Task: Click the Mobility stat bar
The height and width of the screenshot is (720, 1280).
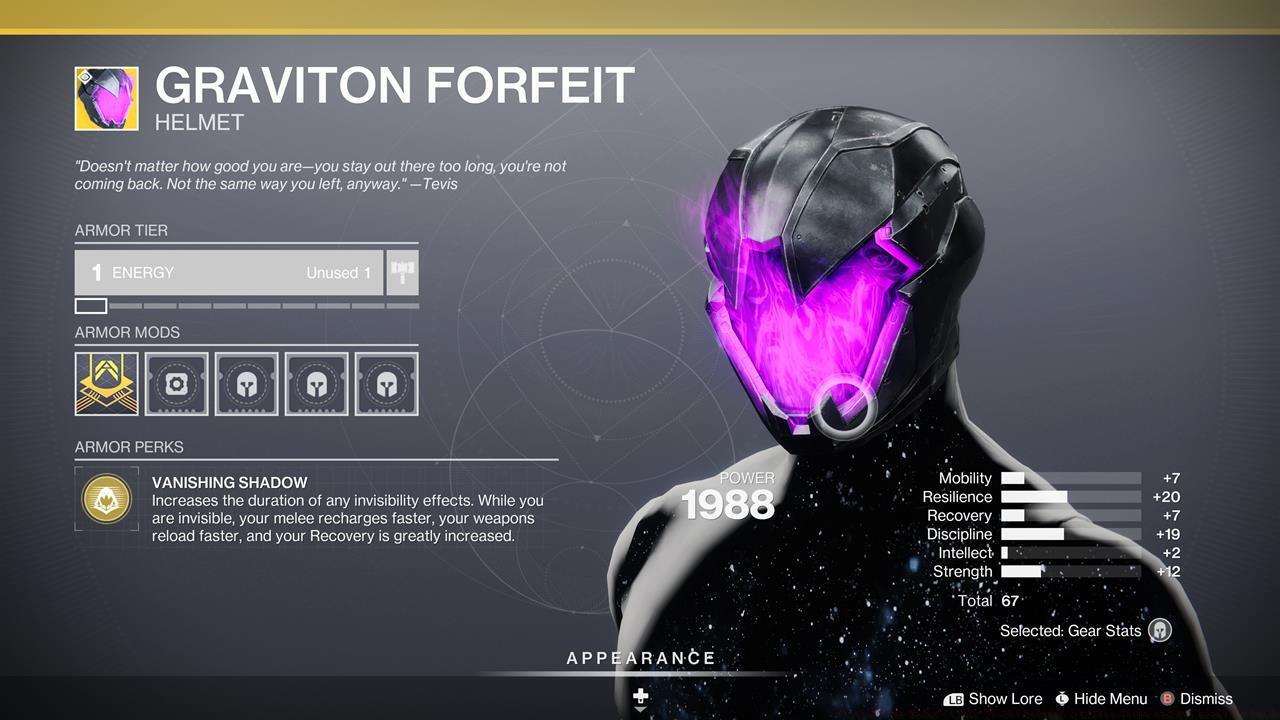Action: point(1070,478)
